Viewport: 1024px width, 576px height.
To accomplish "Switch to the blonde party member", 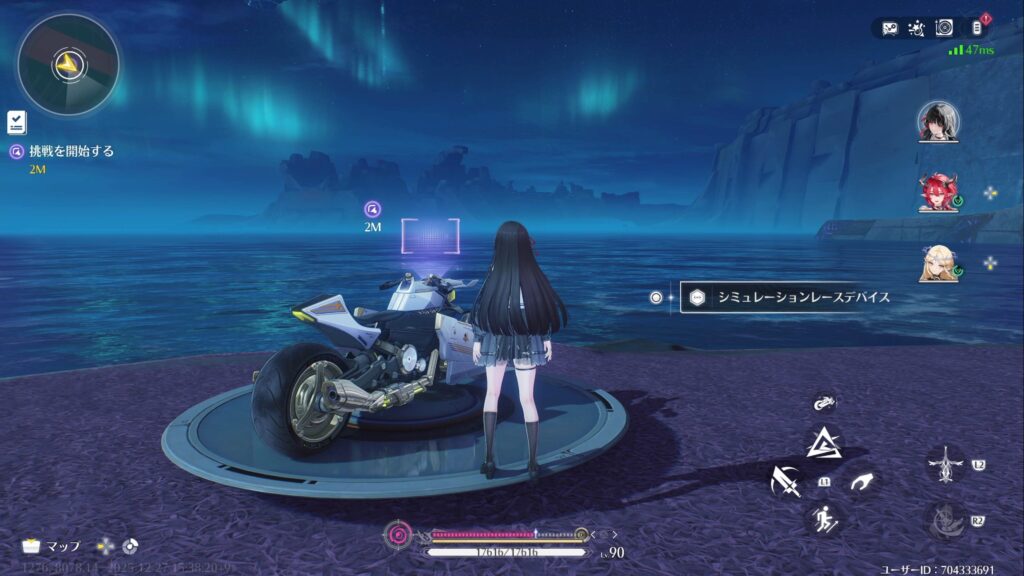I will [938, 262].
